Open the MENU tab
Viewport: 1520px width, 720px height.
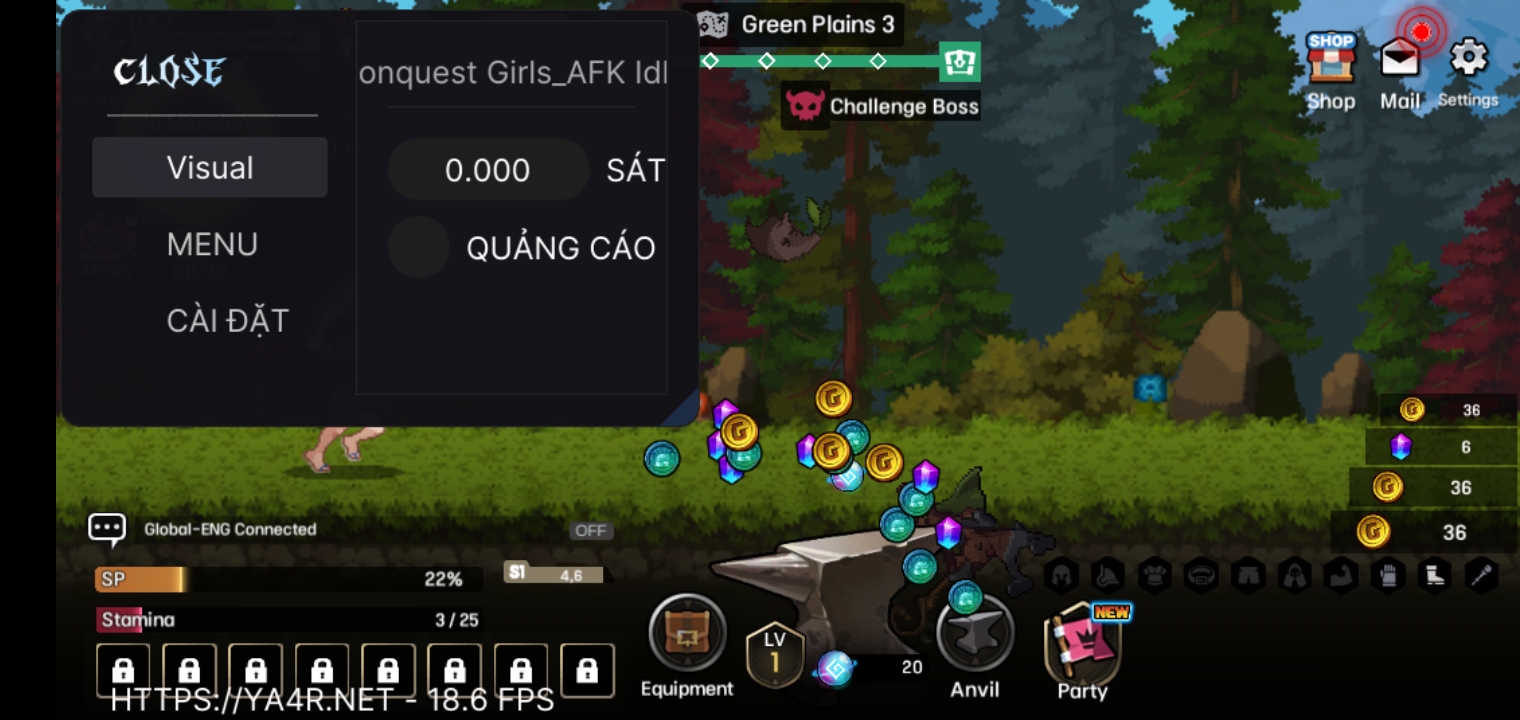click(212, 245)
